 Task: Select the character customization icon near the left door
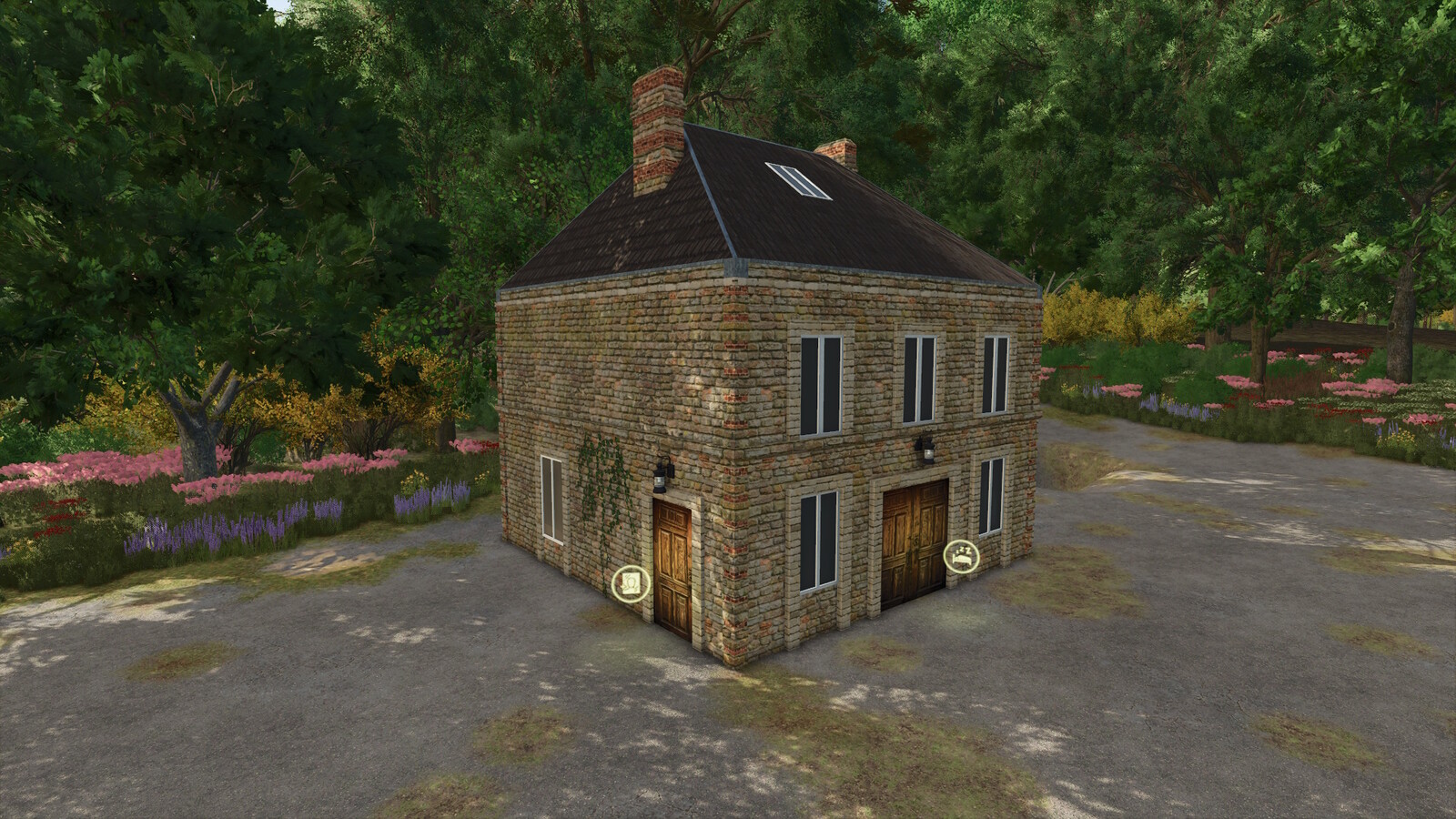(631, 583)
